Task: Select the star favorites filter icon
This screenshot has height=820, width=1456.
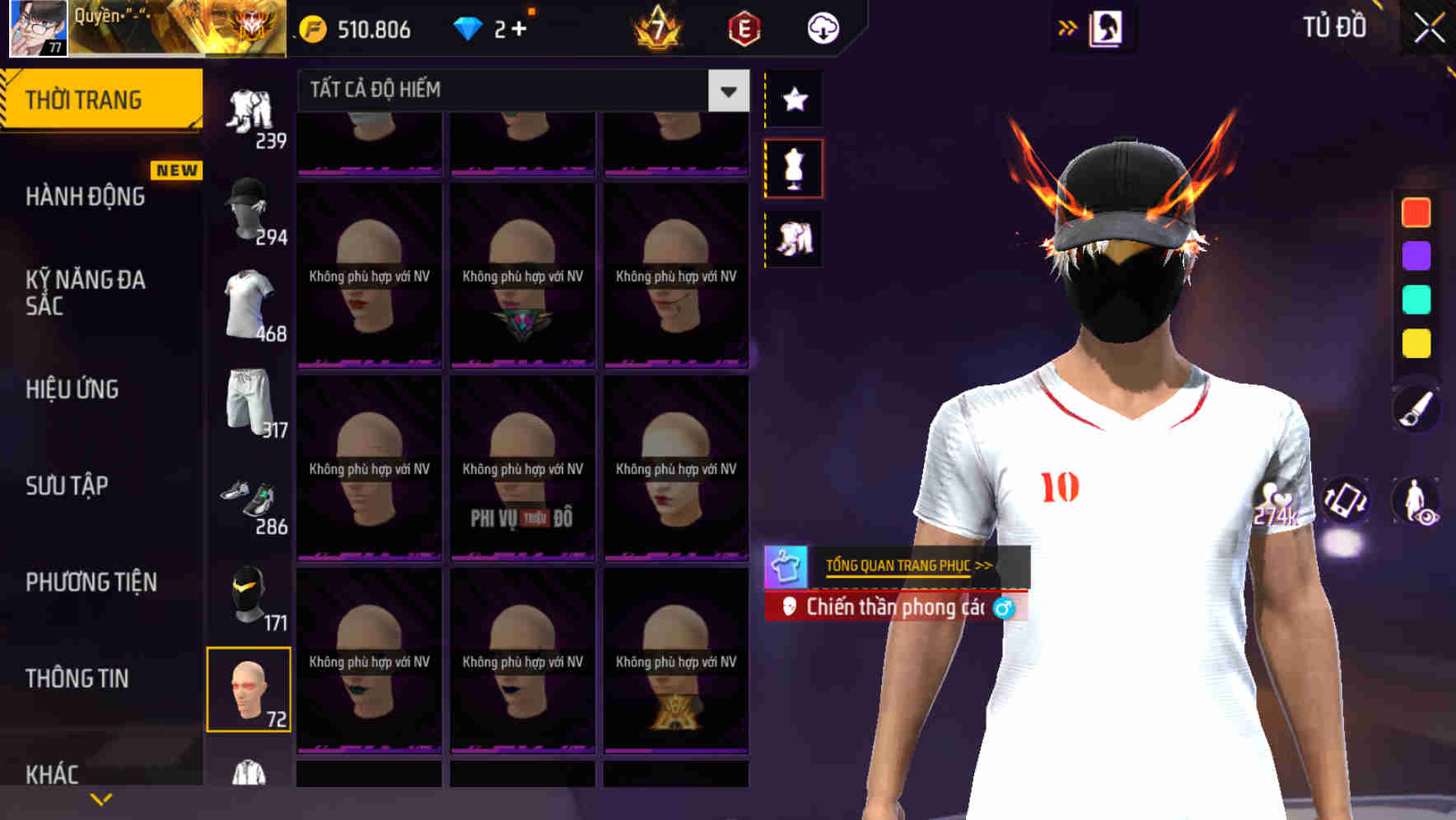Action: [x=793, y=100]
